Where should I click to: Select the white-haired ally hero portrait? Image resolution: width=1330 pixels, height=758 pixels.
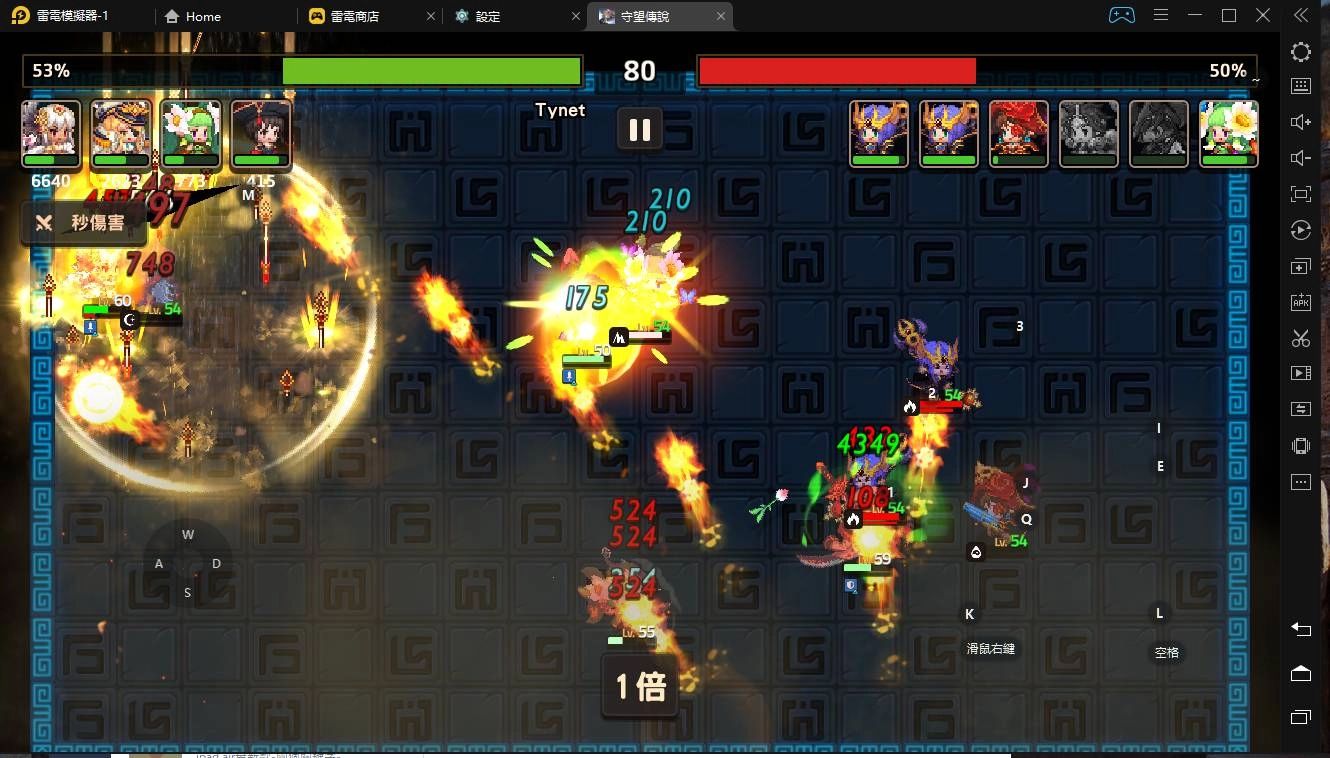click(x=51, y=132)
